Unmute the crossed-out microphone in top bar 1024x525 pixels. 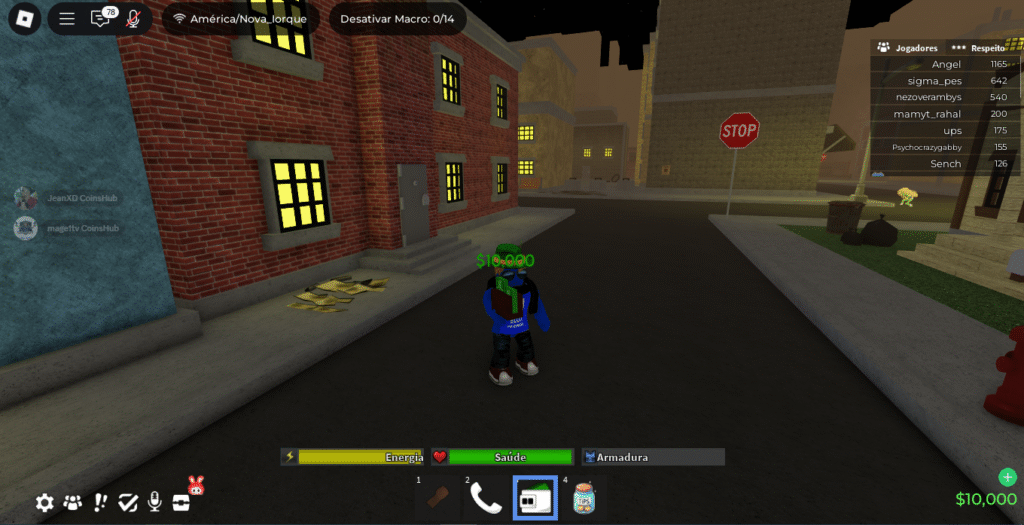click(132, 18)
